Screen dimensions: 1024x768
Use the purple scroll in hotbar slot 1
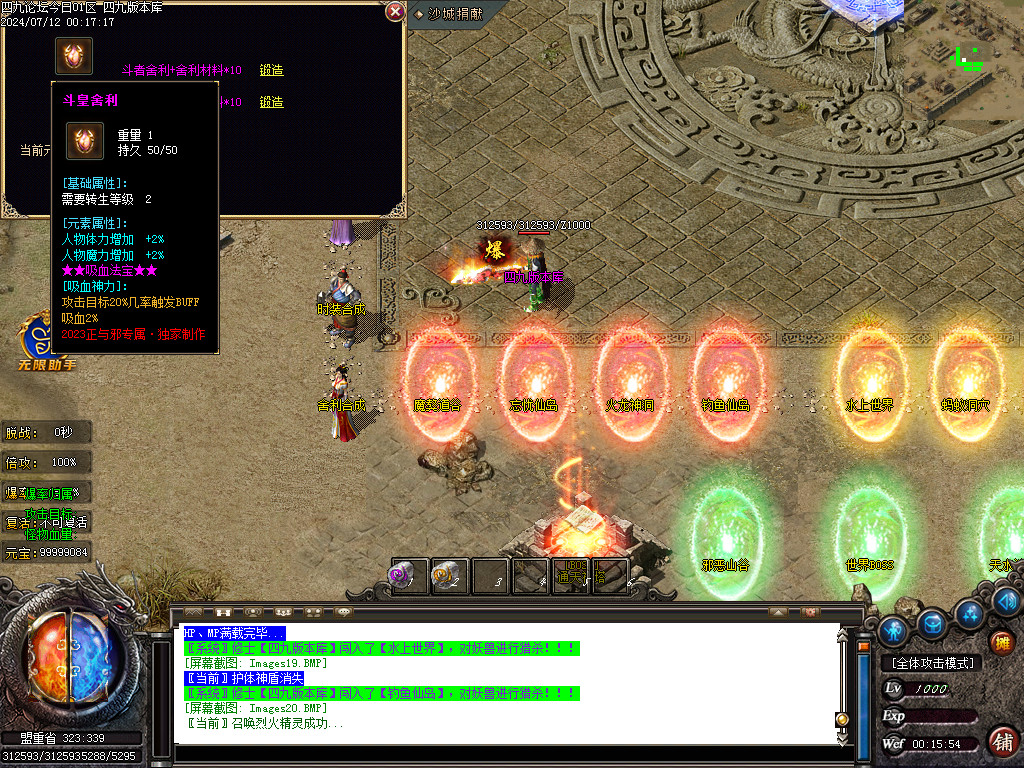click(408, 576)
